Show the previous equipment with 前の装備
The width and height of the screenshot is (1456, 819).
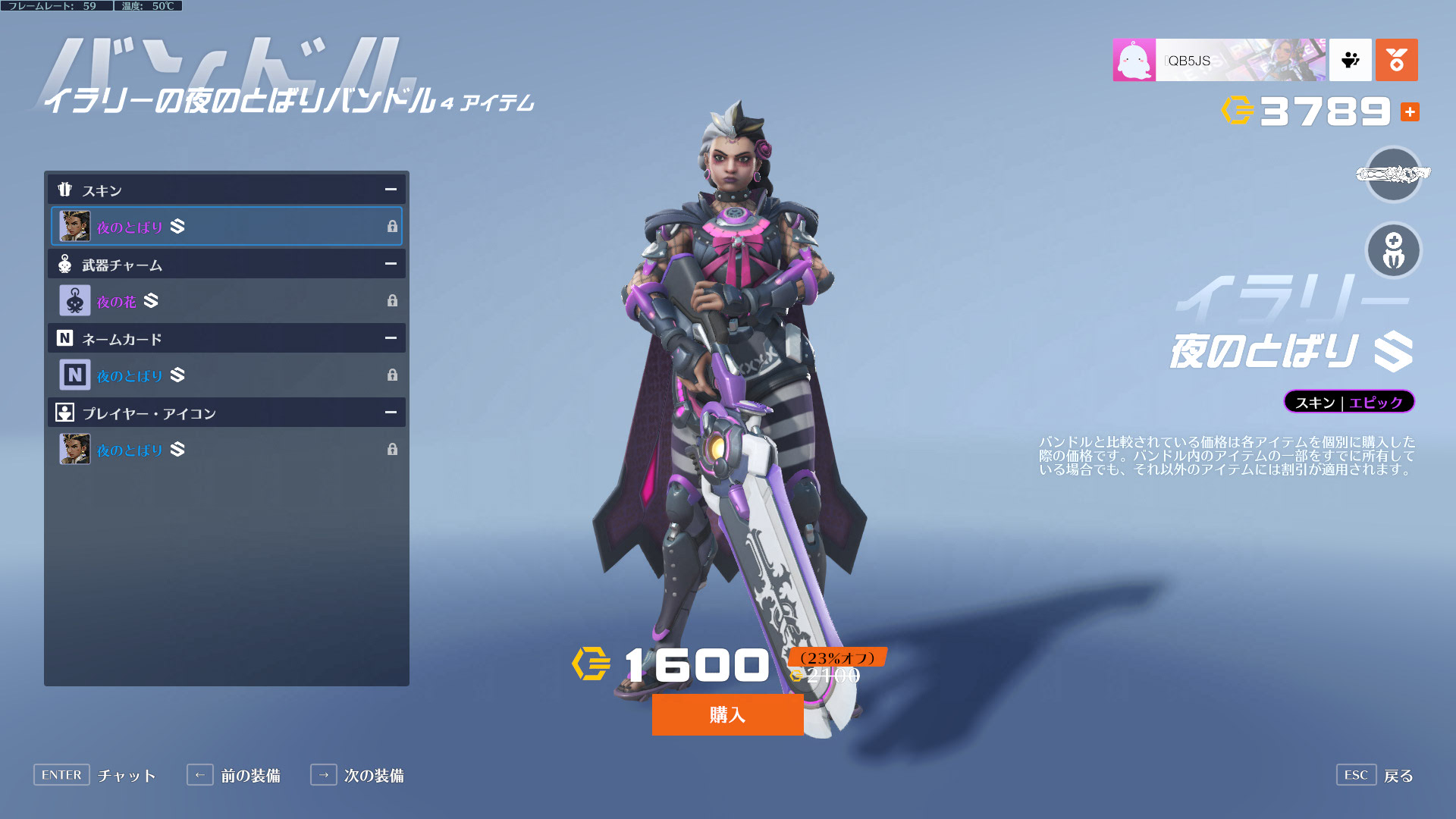click(234, 775)
